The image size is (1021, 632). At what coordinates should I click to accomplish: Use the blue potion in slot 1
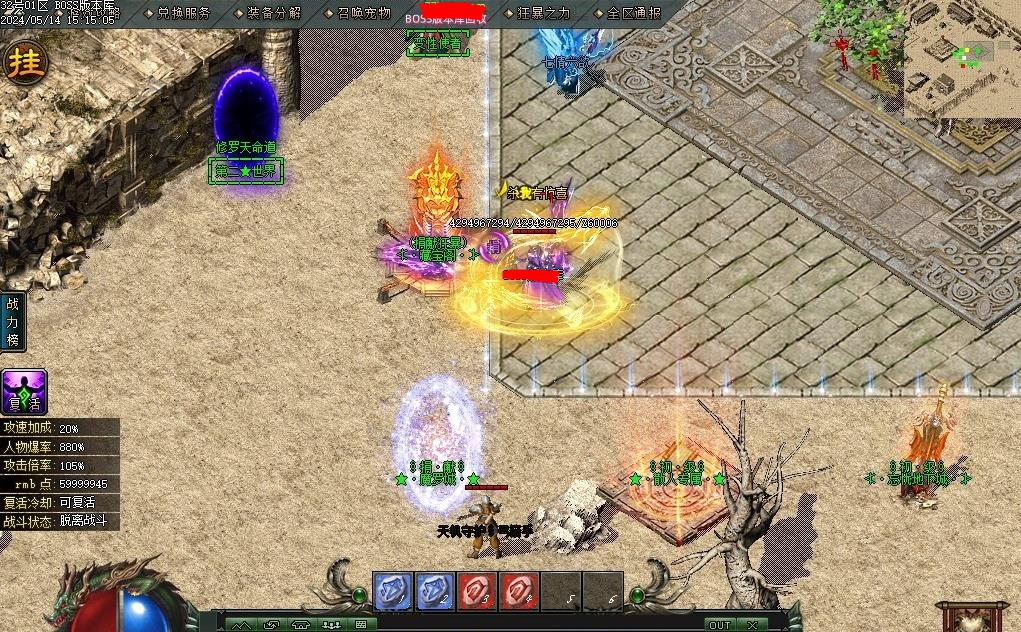[393, 590]
